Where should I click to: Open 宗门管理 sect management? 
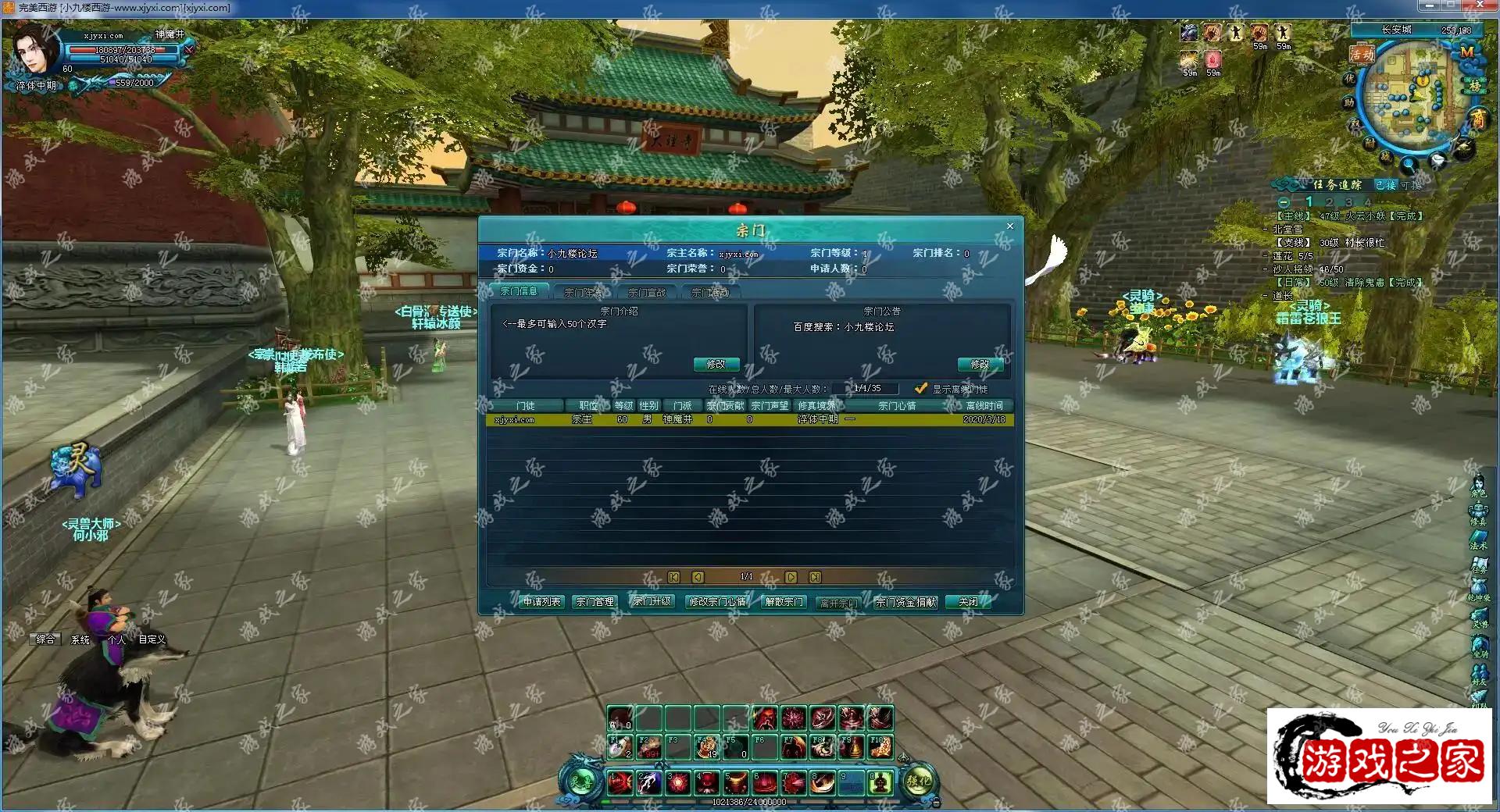pyautogui.click(x=595, y=602)
